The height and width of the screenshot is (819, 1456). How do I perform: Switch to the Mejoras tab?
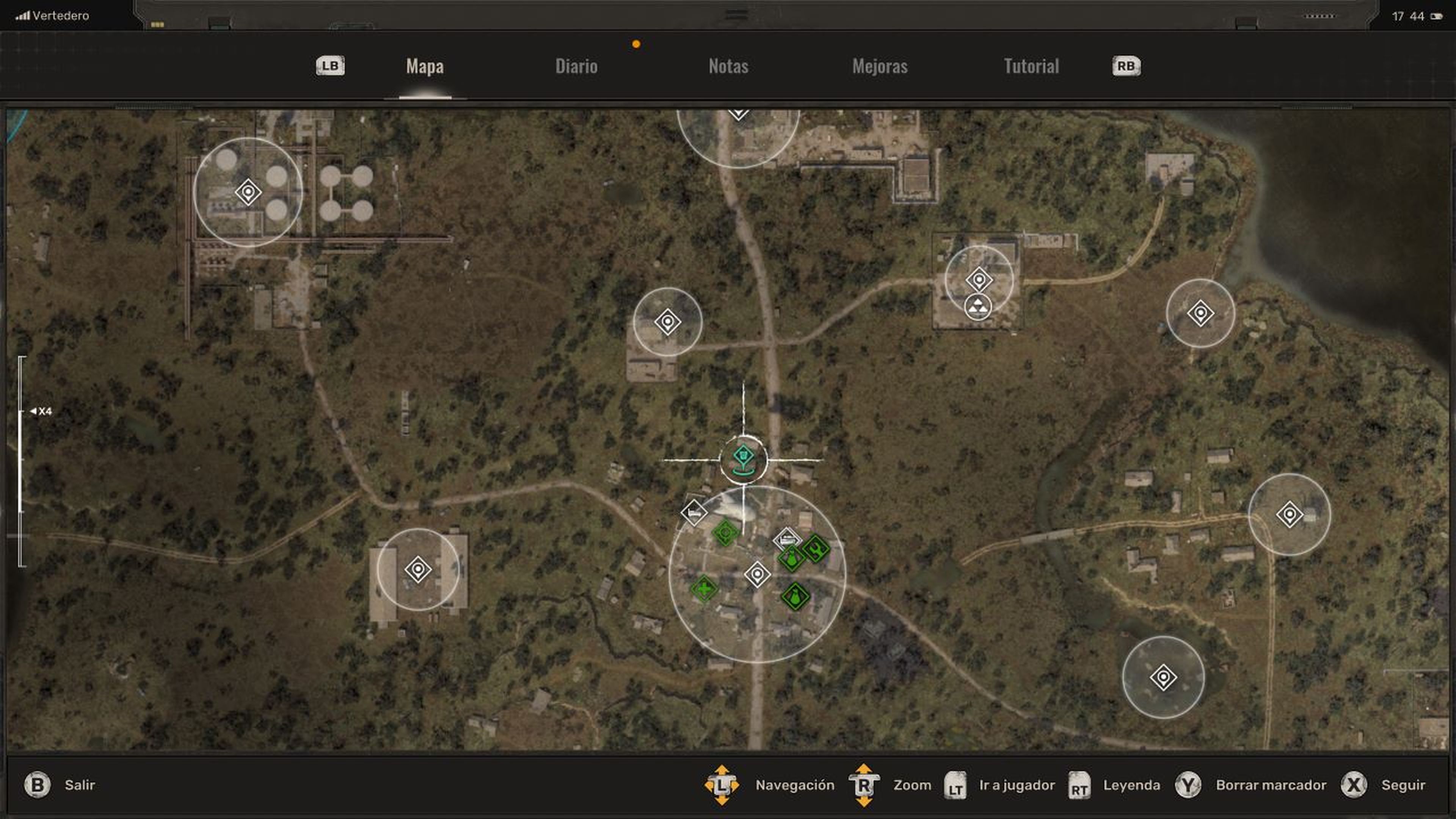[880, 66]
